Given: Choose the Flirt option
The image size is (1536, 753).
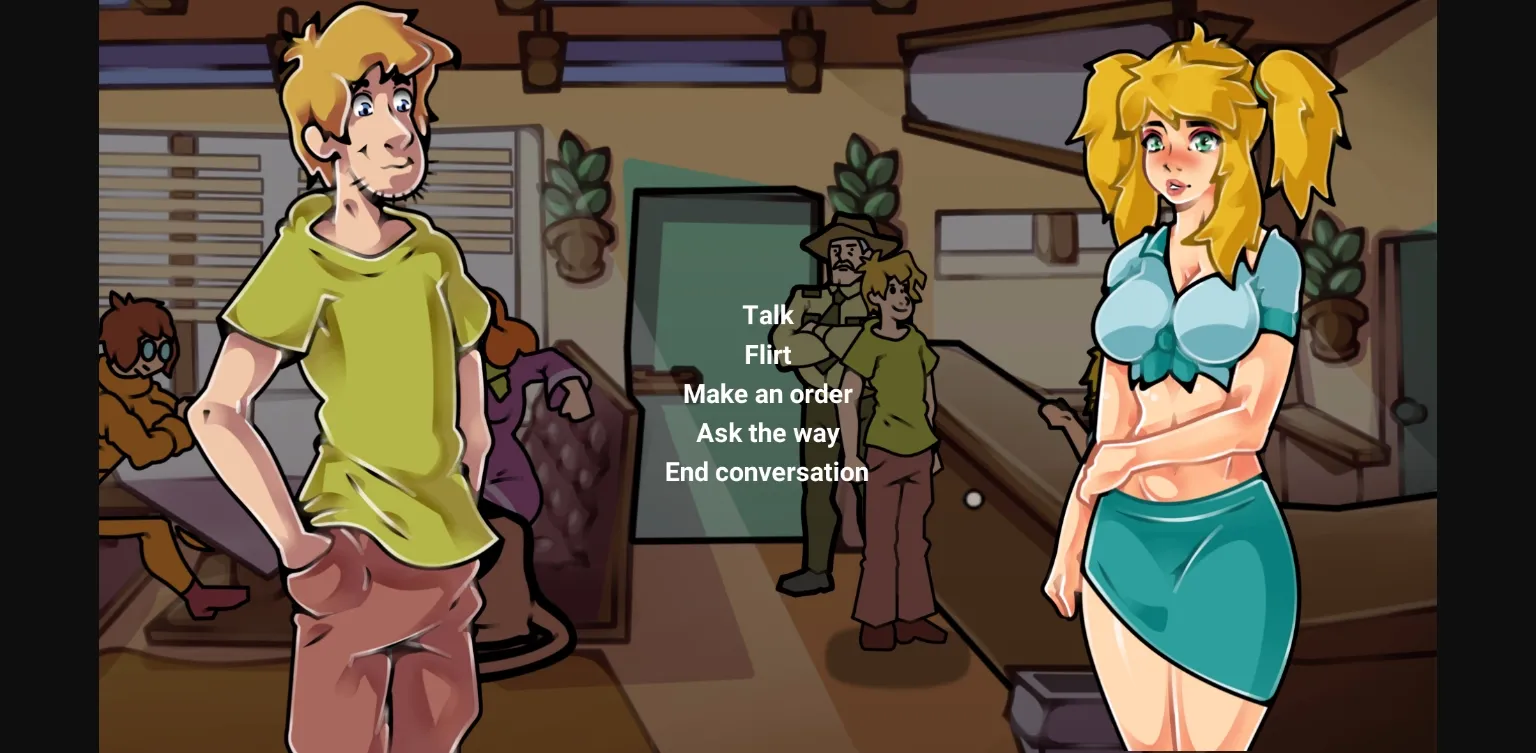Looking at the screenshot, I should point(767,355).
